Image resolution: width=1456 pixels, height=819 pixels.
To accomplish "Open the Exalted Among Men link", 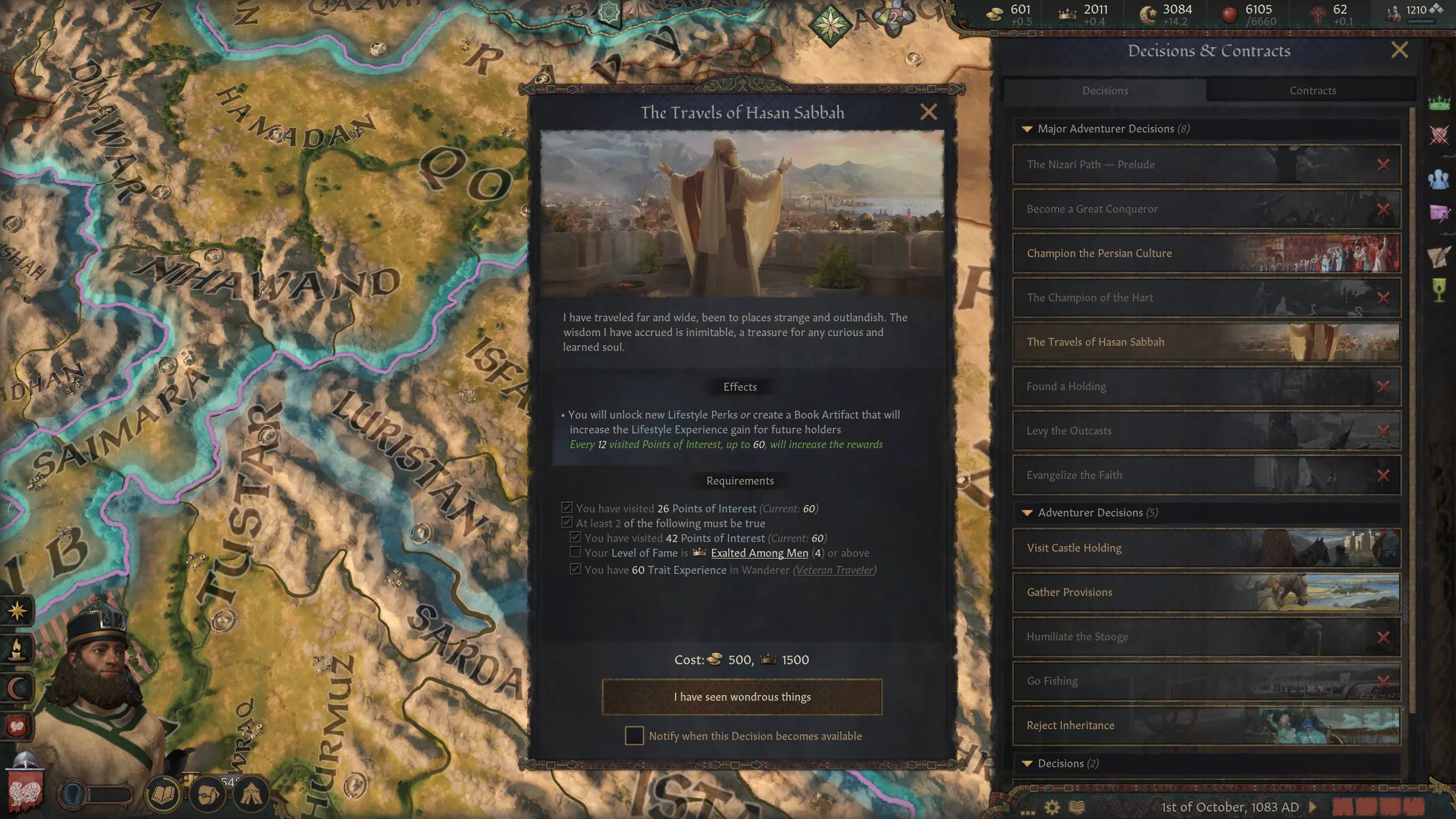I will coord(760,552).
